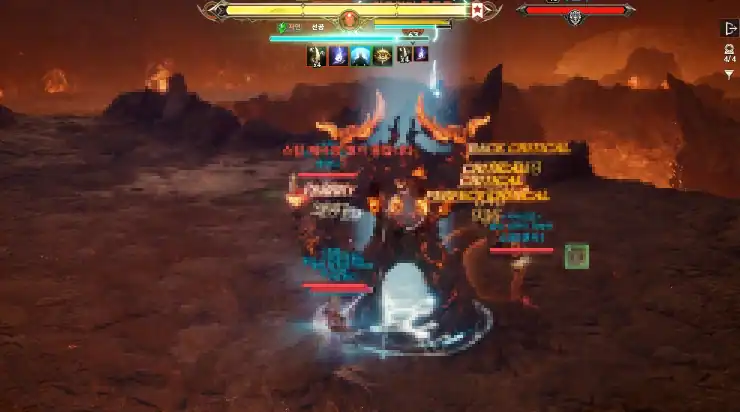Open the party members 4/4 icon

pos(729,52)
